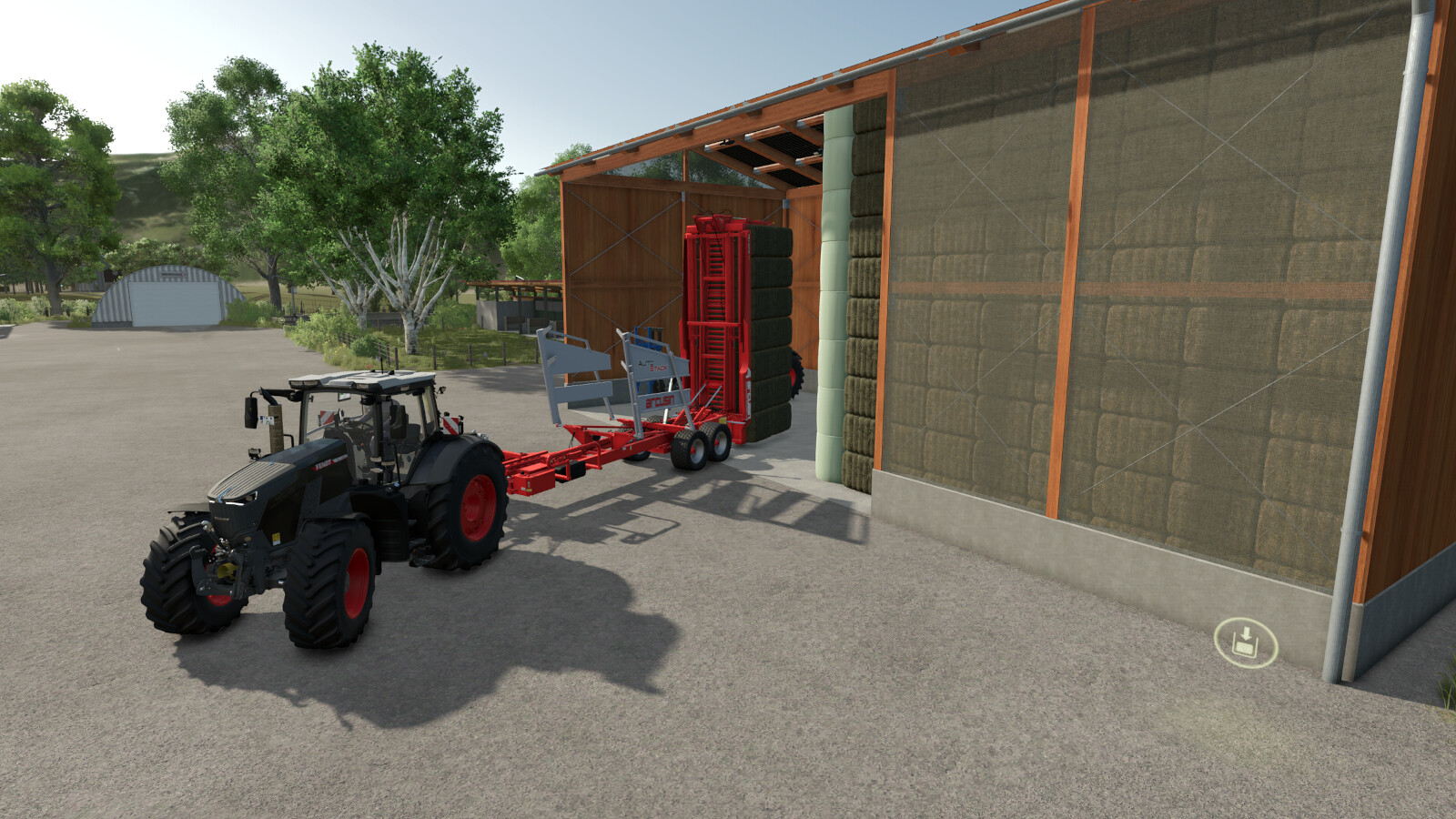Select the arrow-into-container symbol inside the circle

(x=1245, y=642)
